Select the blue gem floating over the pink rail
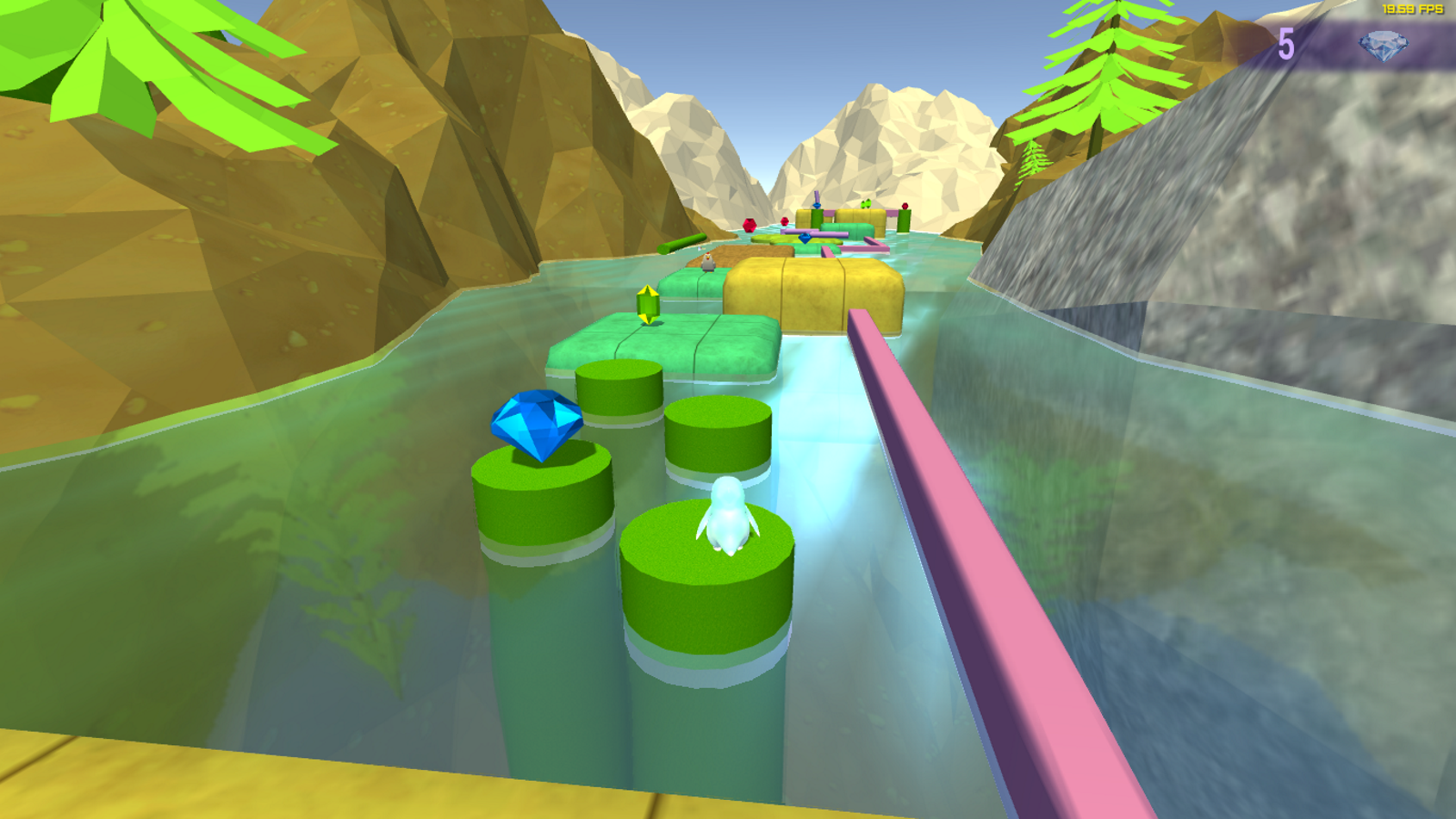 point(805,238)
